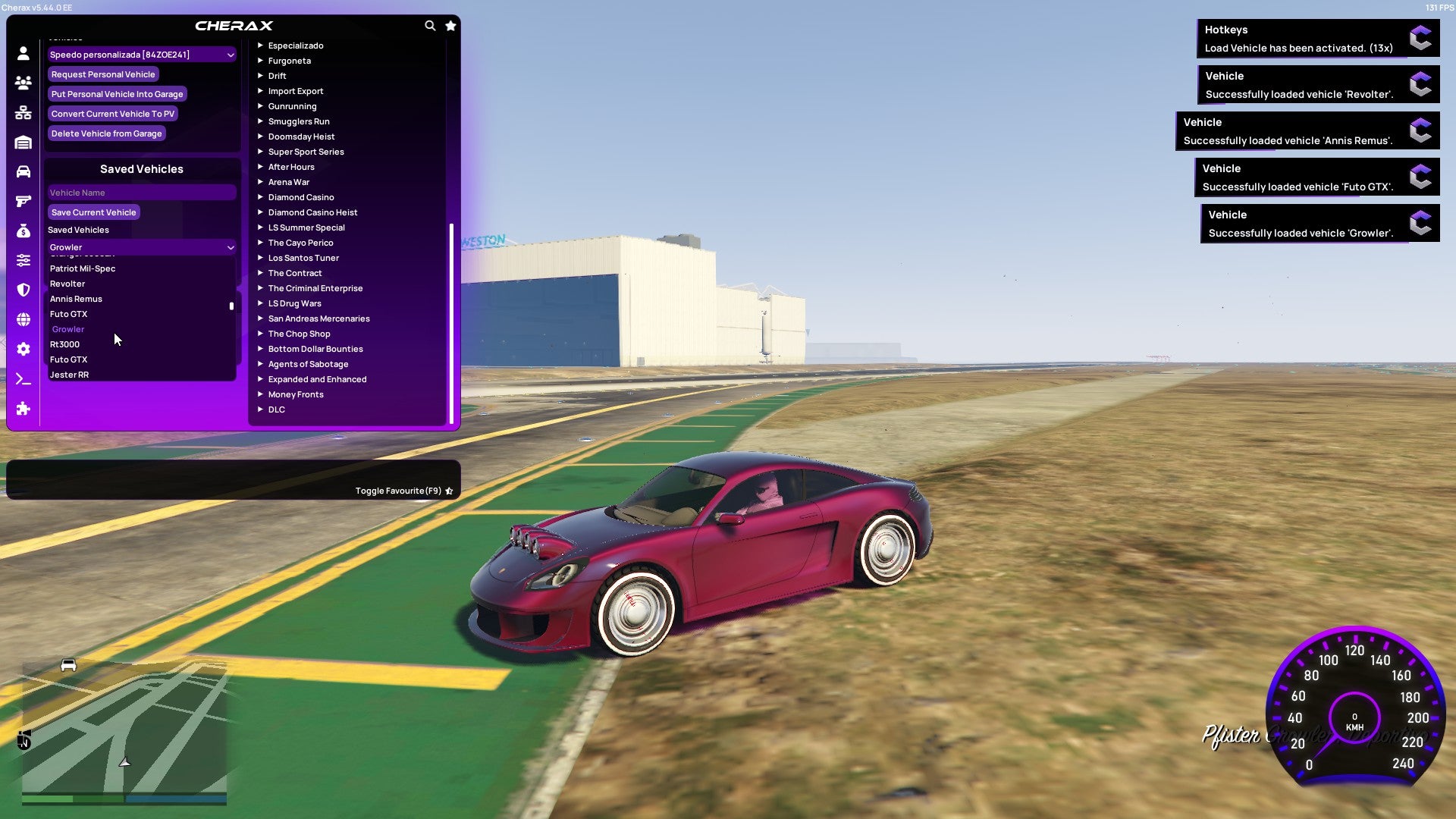Toggle favourite with the star icon
Screen dimensions: 1456x819
point(450,25)
